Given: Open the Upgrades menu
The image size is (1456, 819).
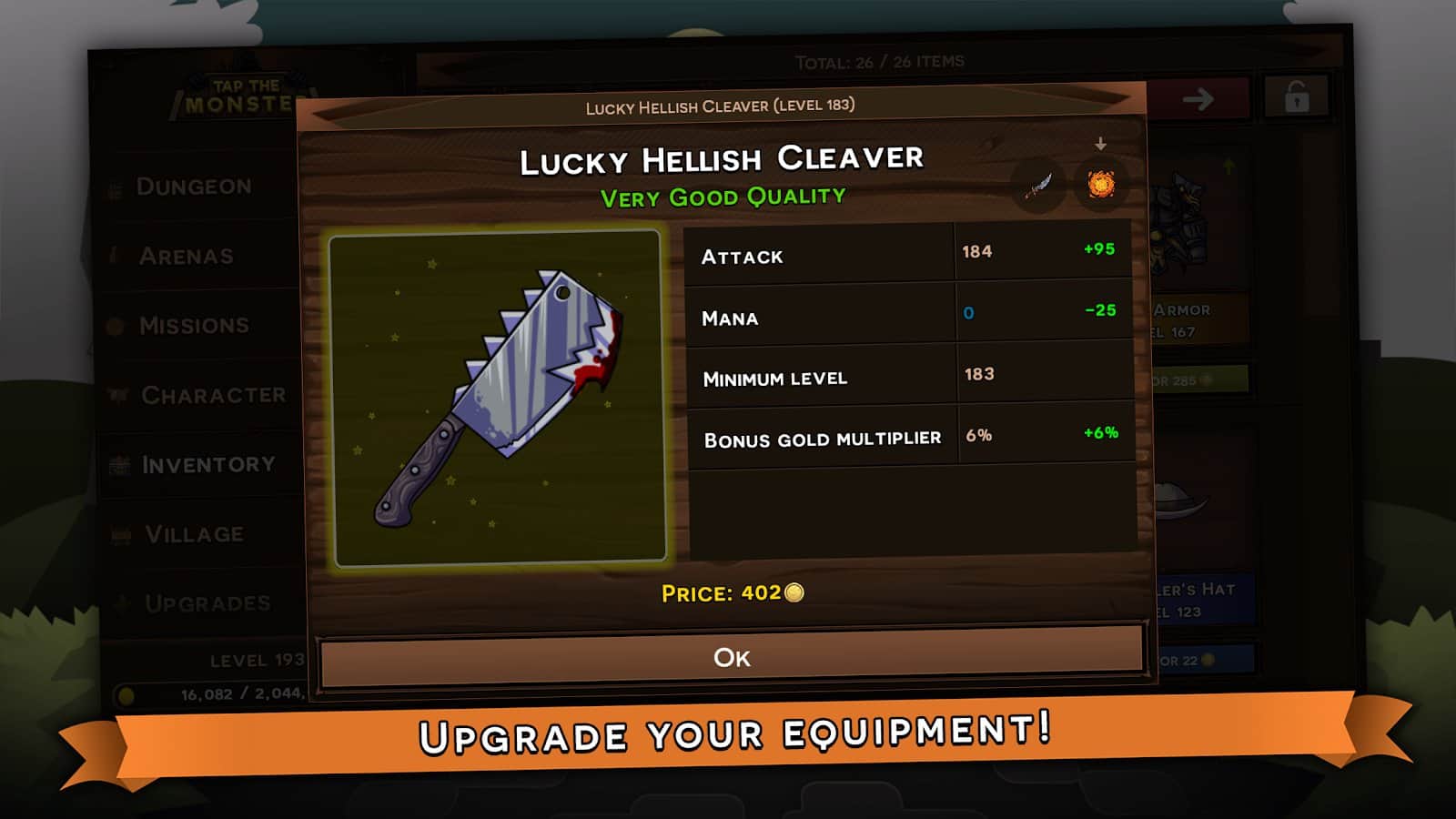Looking at the screenshot, I should (207, 603).
